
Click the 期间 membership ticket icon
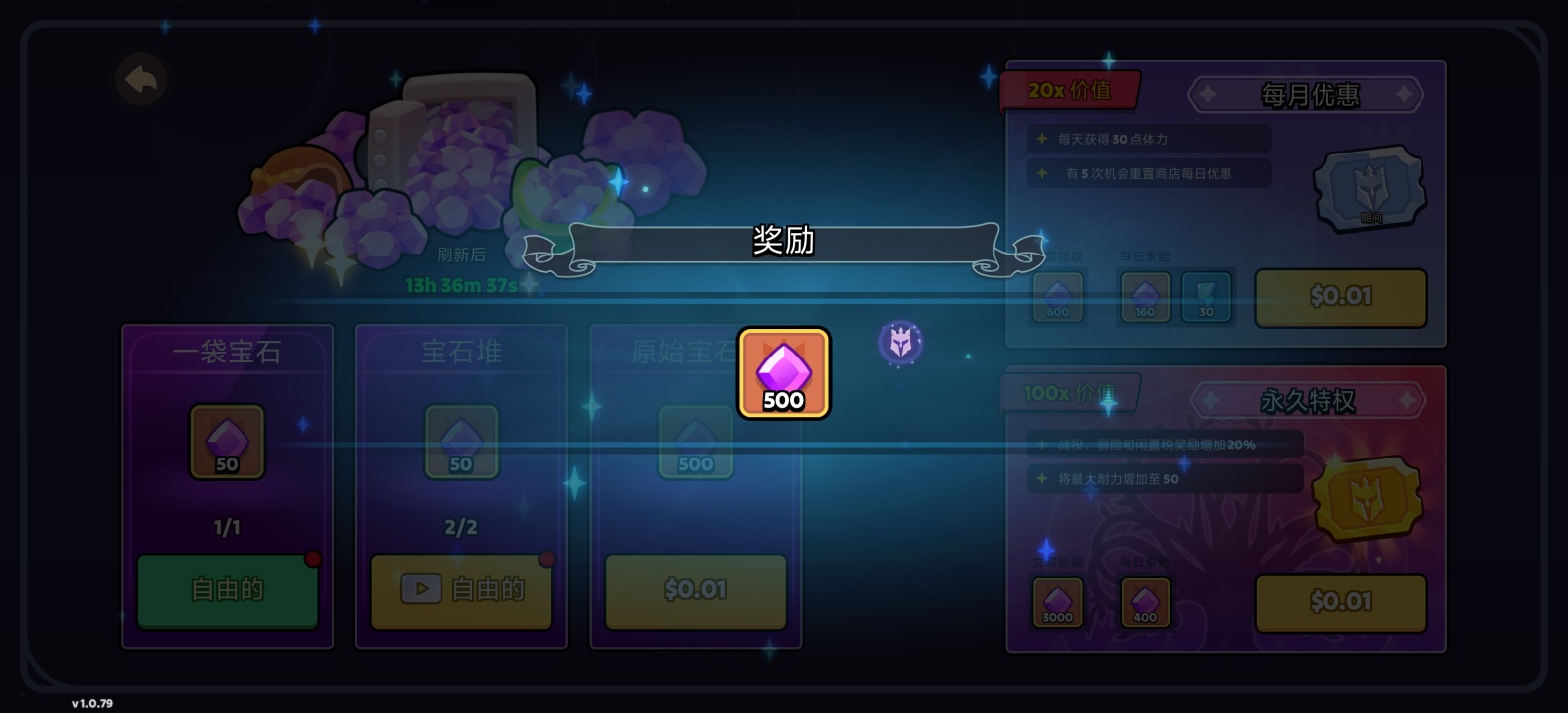tap(1371, 188)
